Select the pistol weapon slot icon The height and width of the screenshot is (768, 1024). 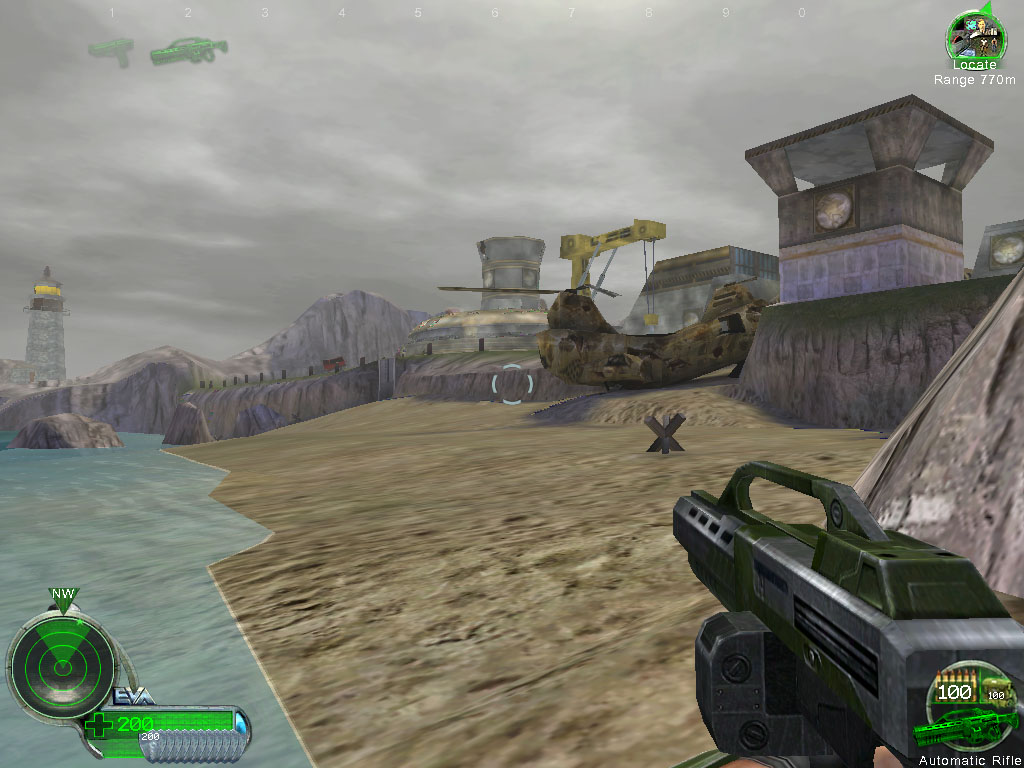[x=111, y=50]
